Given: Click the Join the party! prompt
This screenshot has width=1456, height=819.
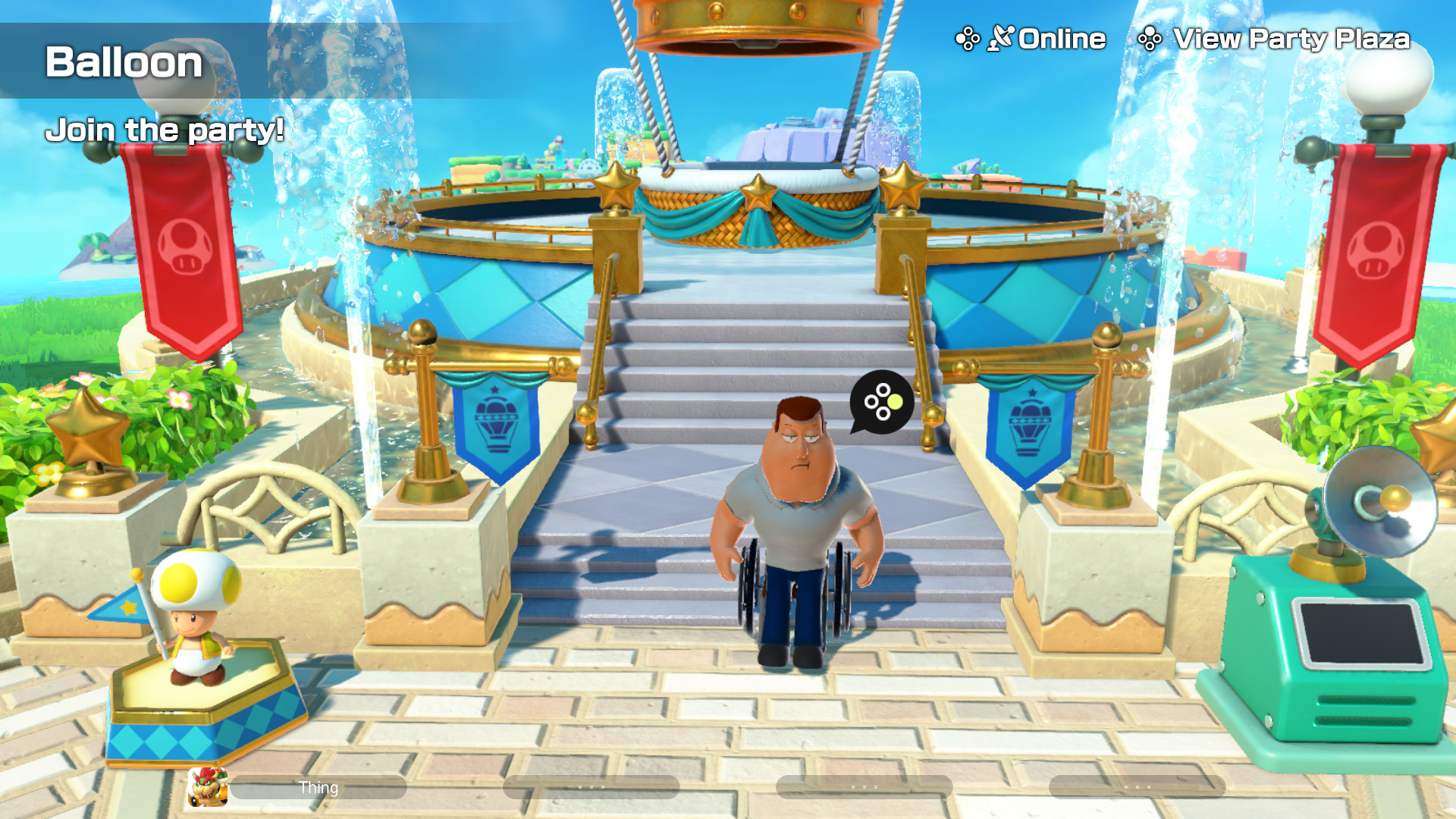Looking at the screenshot, I should click(165, 130).
